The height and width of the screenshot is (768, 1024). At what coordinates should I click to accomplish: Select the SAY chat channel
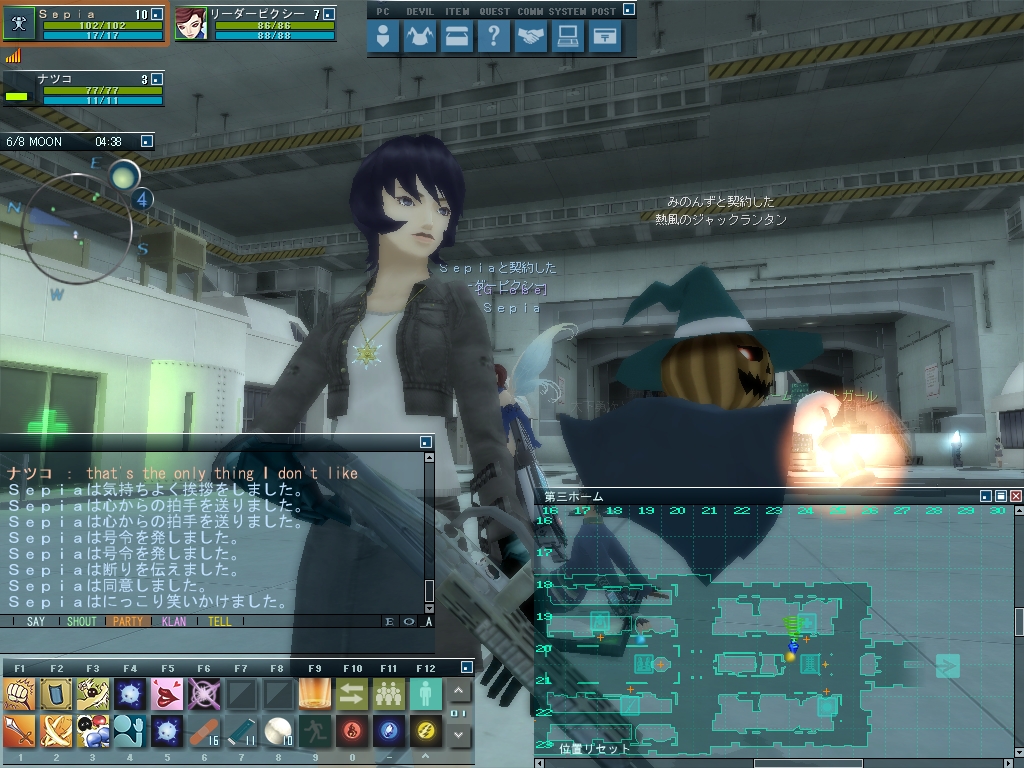[x=36, y=622]
